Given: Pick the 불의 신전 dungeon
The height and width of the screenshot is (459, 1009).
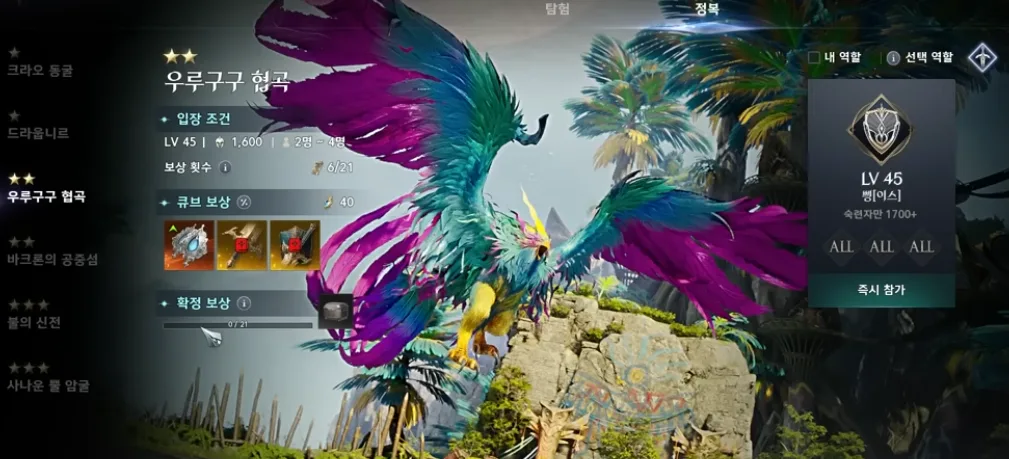Looking at the screenshot, I should pos(35,322).
